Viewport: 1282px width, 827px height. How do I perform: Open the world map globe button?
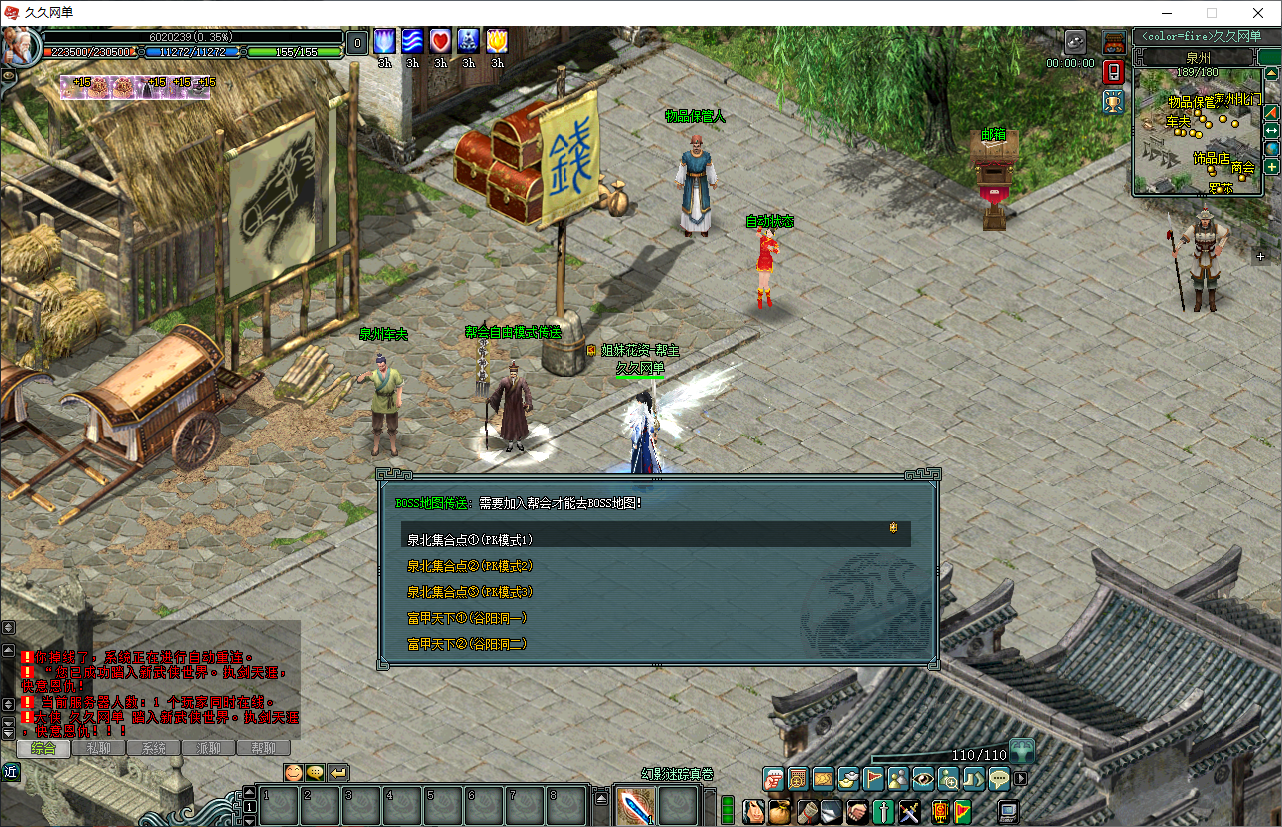click(1271, 149)
